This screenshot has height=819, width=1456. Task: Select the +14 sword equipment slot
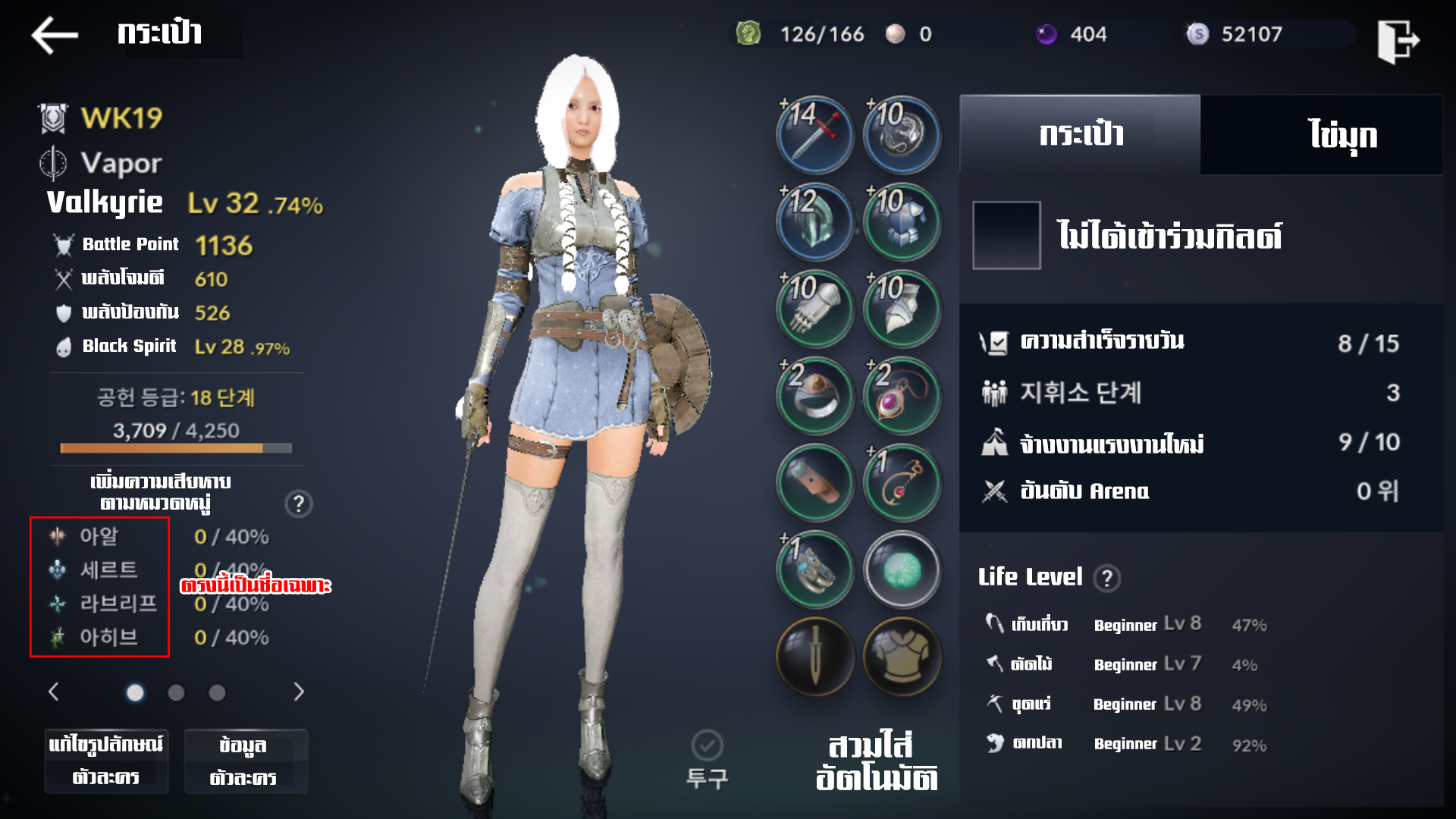coord(815,135)
